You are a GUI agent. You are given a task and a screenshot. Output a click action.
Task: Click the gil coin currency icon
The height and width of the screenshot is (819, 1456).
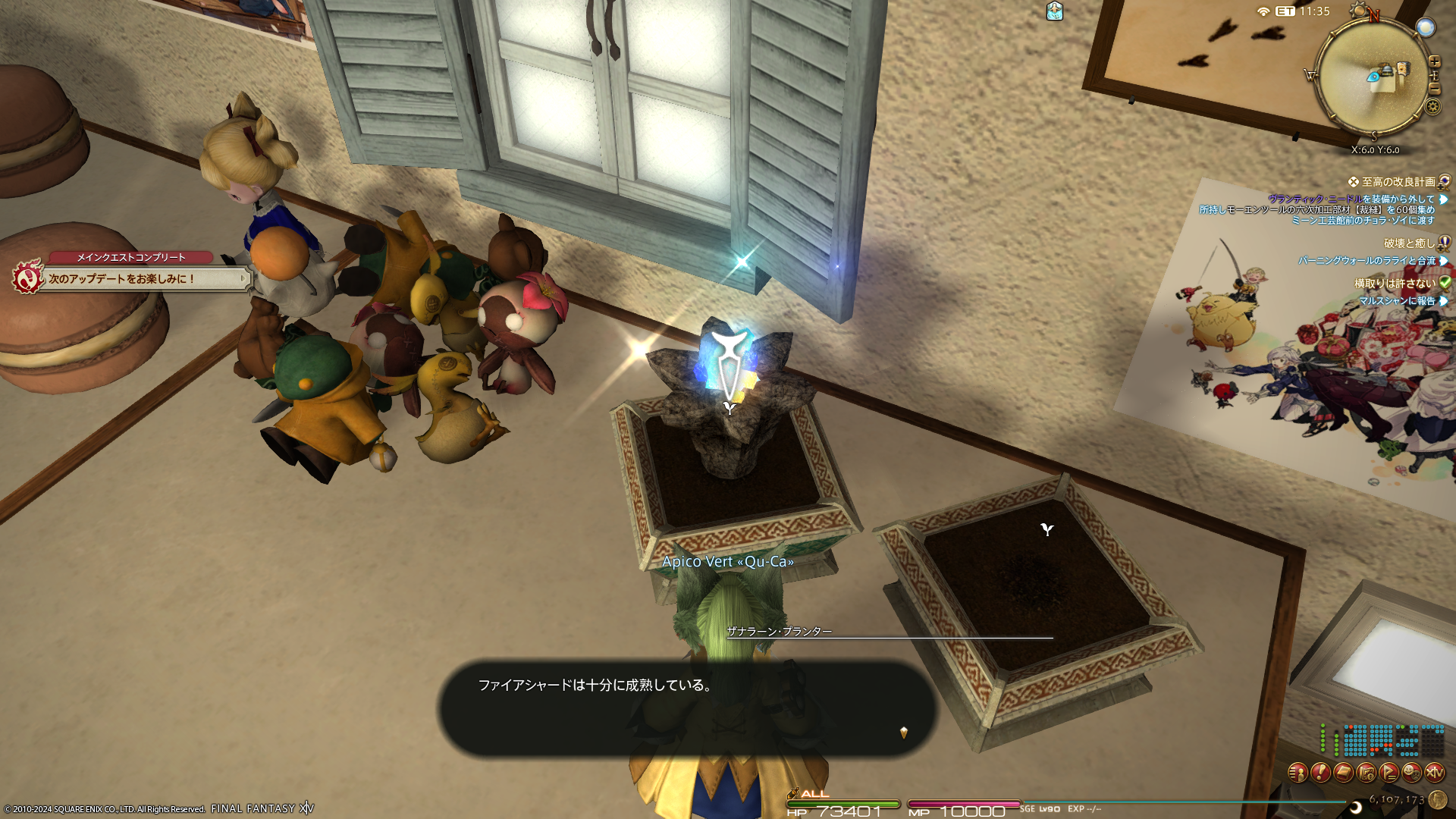(1437, 799)
